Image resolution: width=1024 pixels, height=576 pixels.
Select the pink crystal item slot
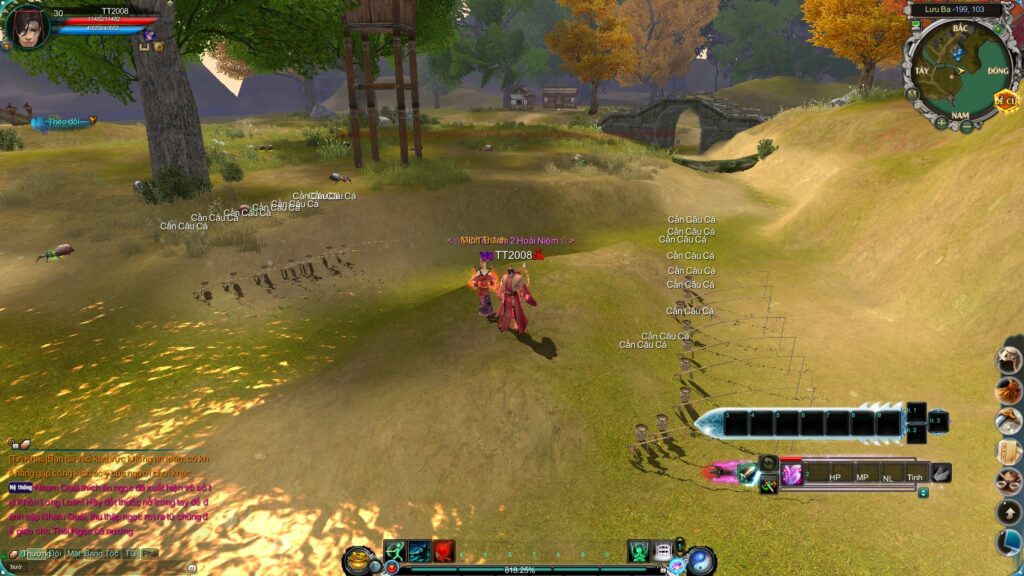click(x=792, y=475)
